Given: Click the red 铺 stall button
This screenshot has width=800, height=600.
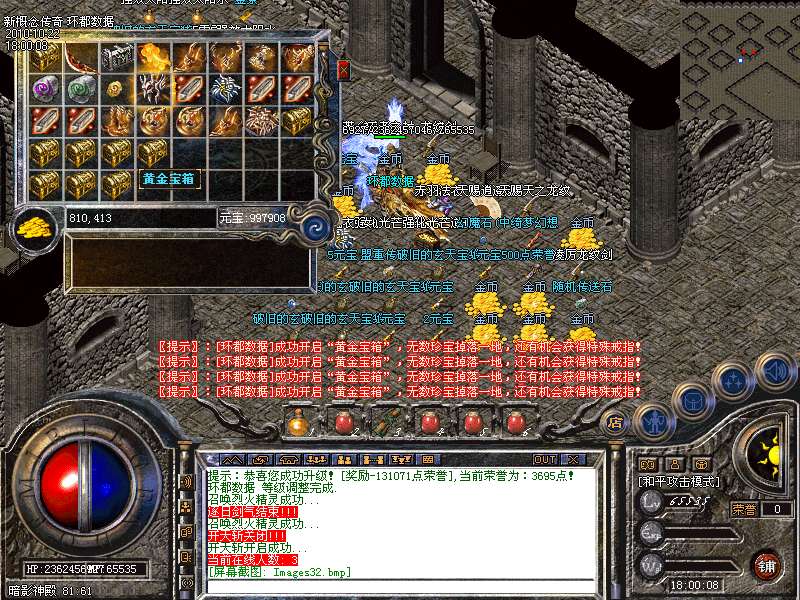Looking at the screenshot, I should coord(766,565).
